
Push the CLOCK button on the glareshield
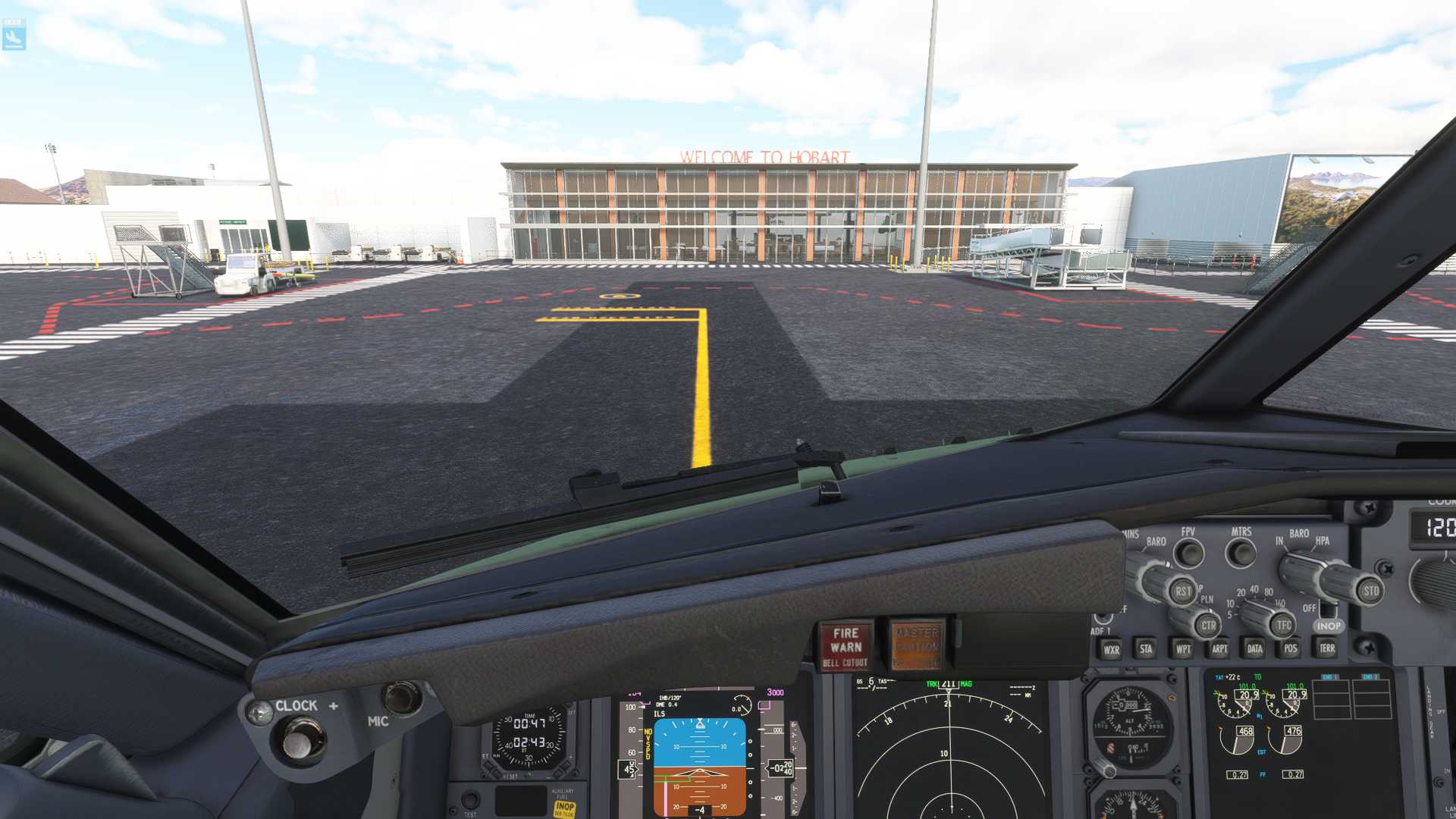tap(303, 739)
